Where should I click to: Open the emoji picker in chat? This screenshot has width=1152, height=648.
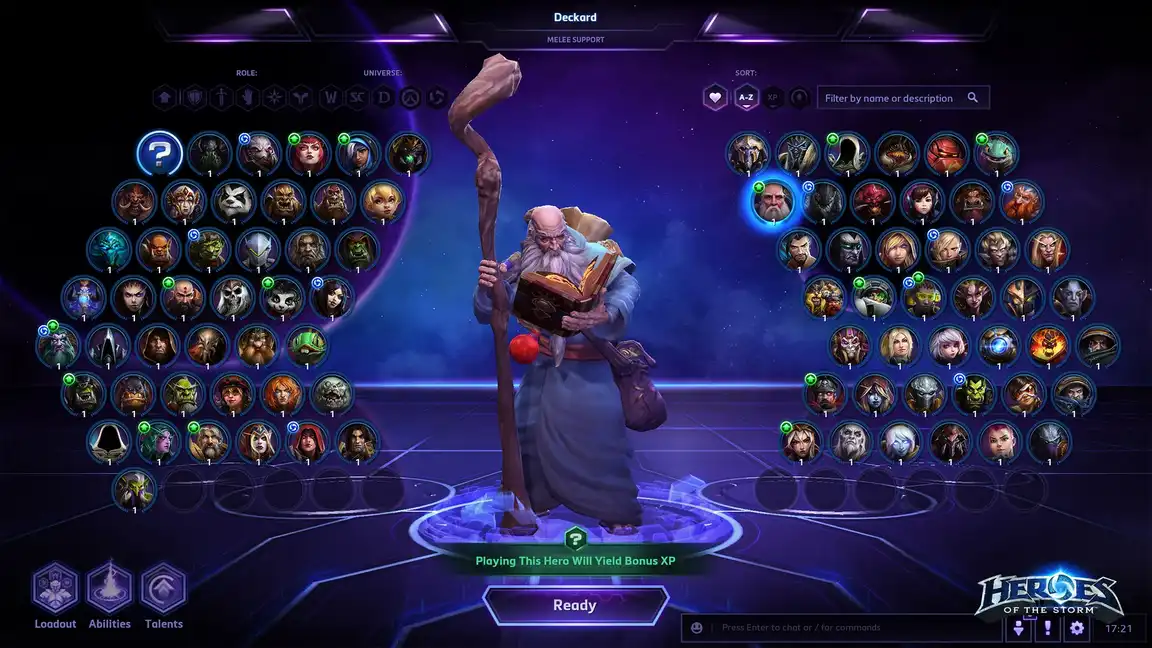point(697,628)
